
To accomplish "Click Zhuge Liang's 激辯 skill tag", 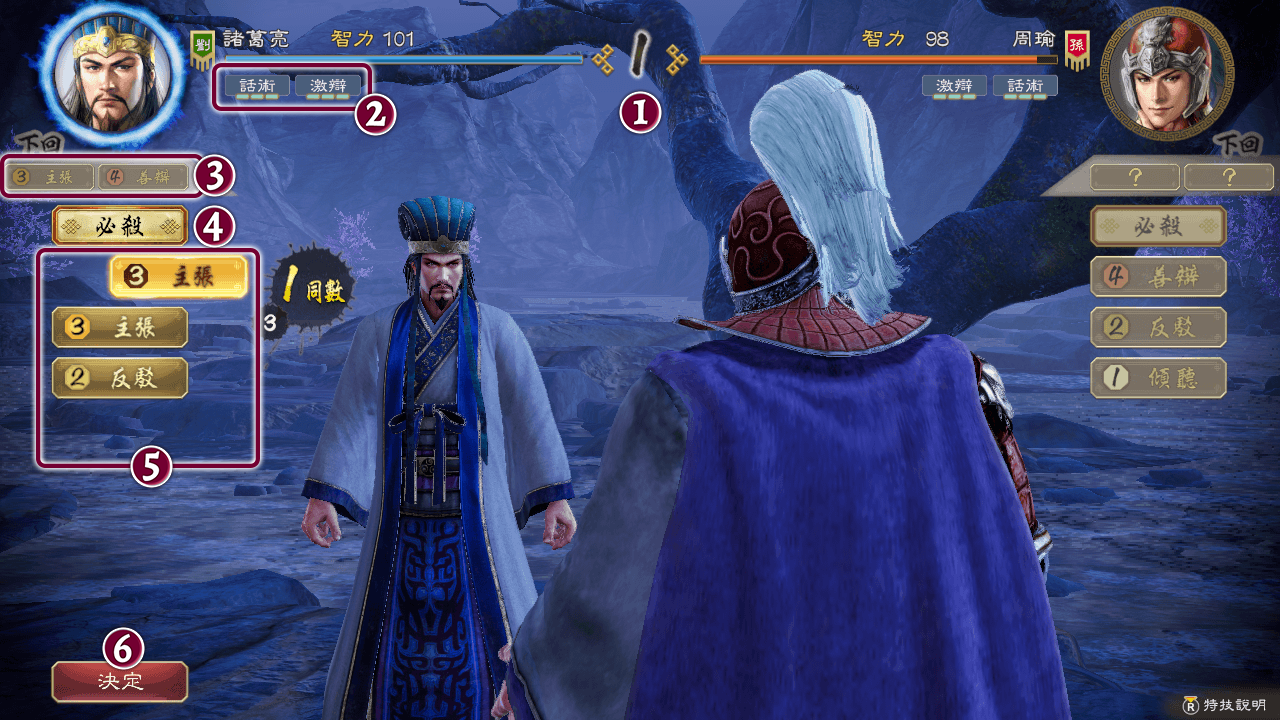I will 328,86.
